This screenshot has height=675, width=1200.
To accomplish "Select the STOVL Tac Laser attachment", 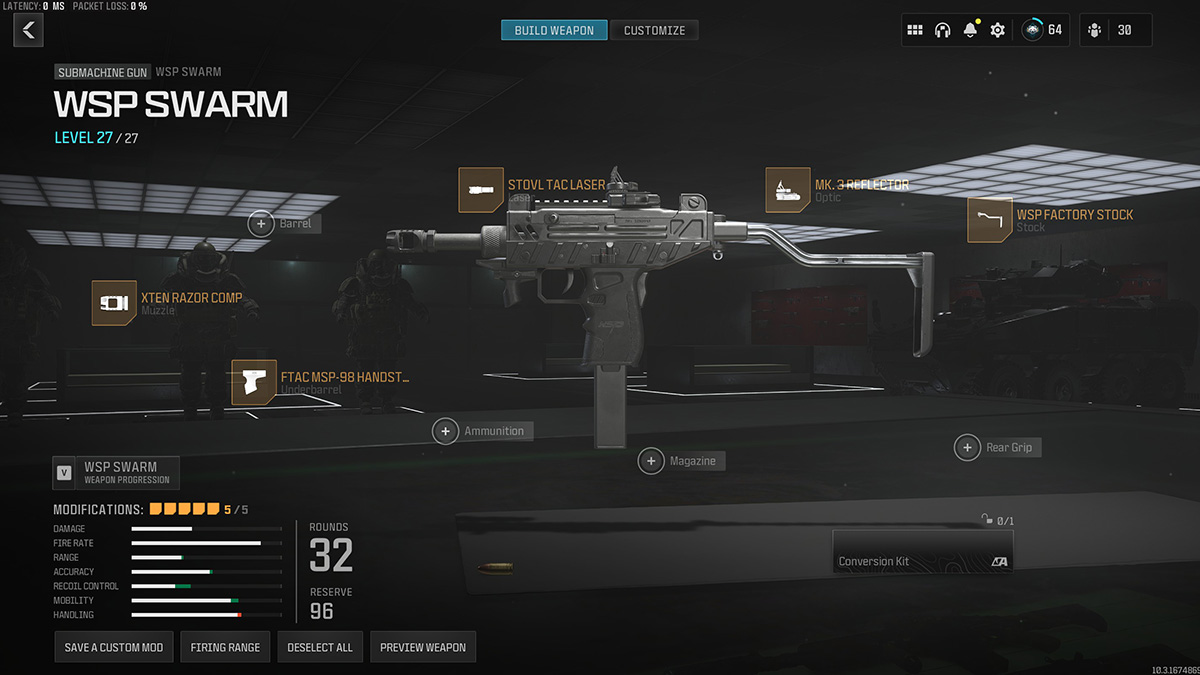I will [481, 190].
